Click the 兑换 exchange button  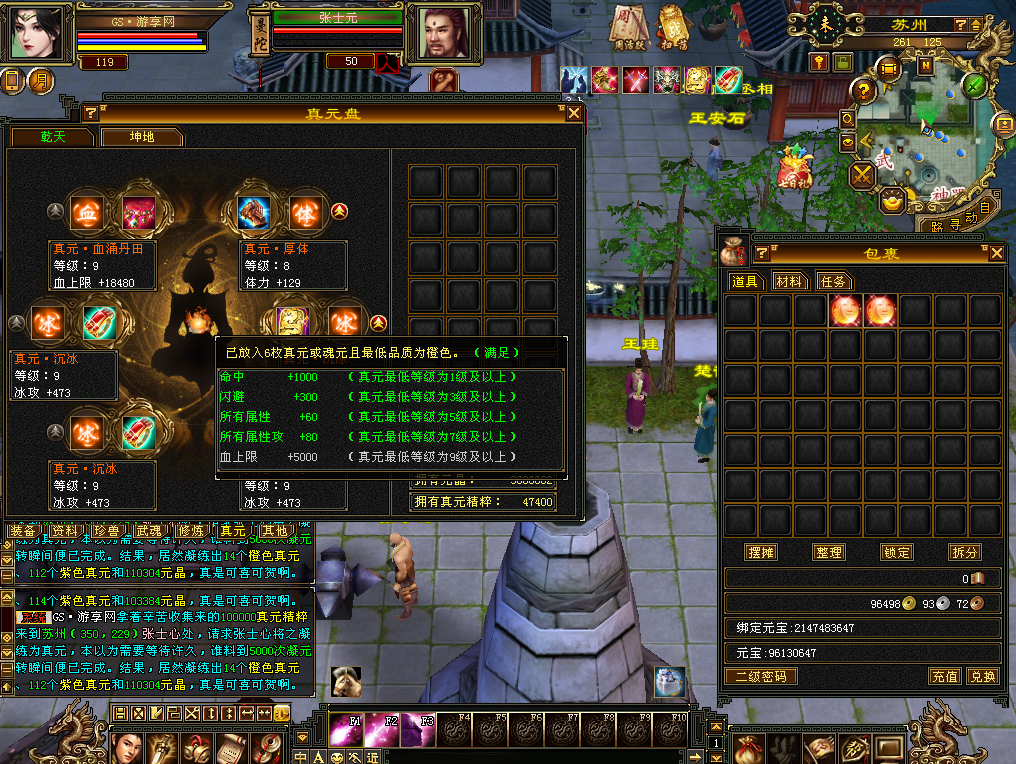pyautogui.click(x=983, y=676)
